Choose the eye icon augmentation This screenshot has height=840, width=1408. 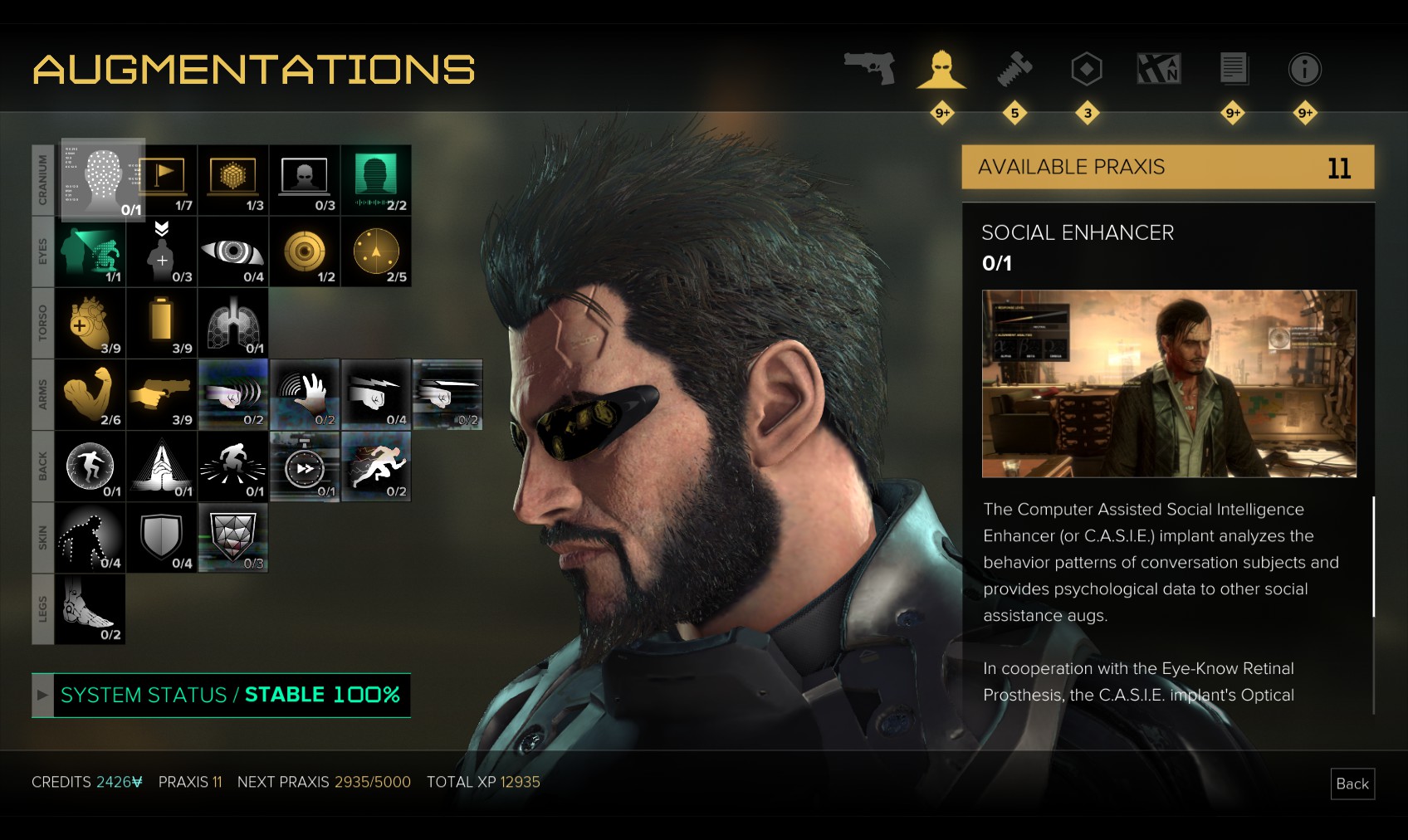pos(233,252)
